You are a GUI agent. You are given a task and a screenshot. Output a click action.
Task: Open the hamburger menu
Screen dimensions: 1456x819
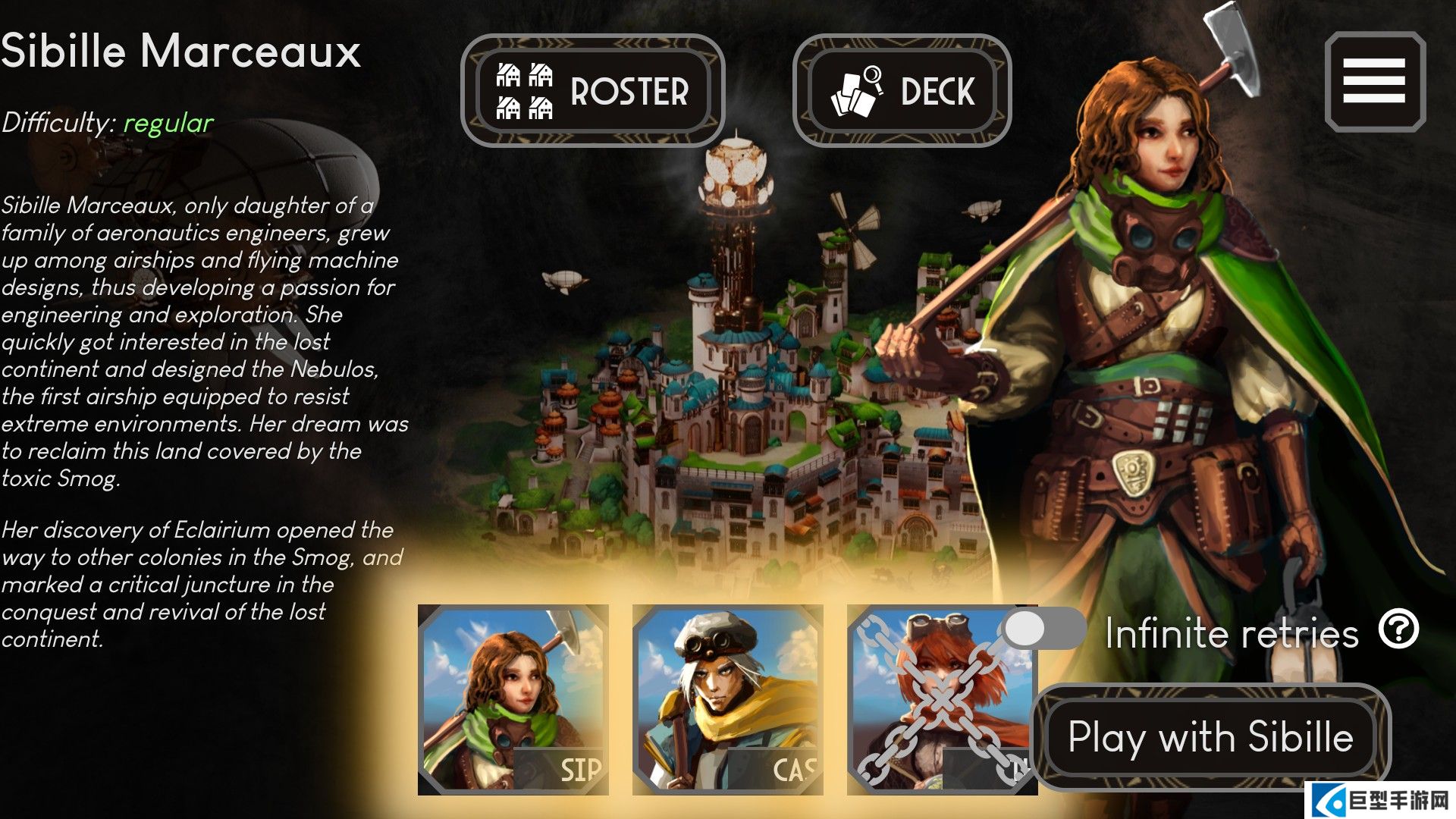tap(1374, 82)
